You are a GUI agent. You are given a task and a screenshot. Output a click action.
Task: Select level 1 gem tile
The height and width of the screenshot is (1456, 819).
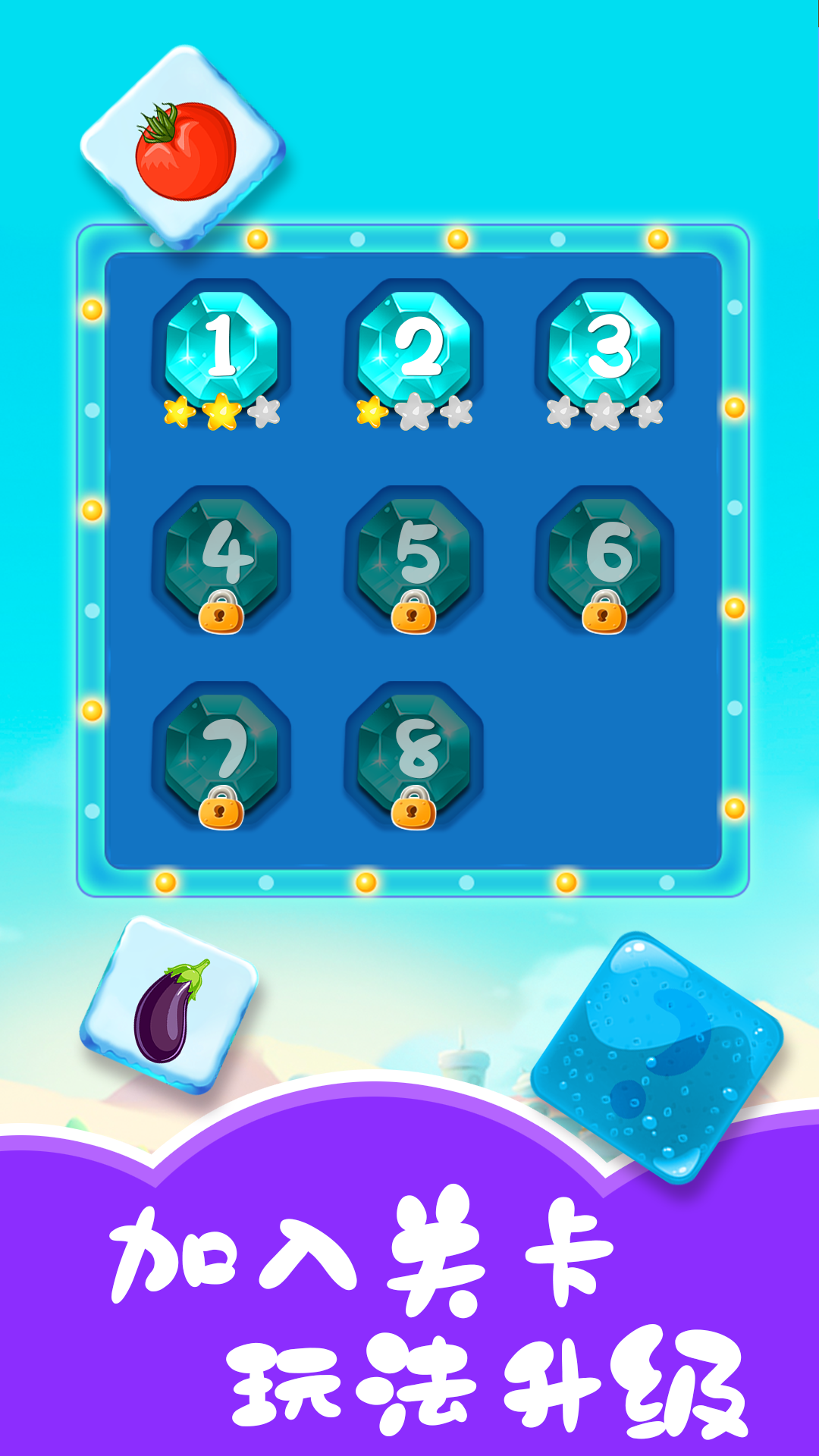[221, 347]
